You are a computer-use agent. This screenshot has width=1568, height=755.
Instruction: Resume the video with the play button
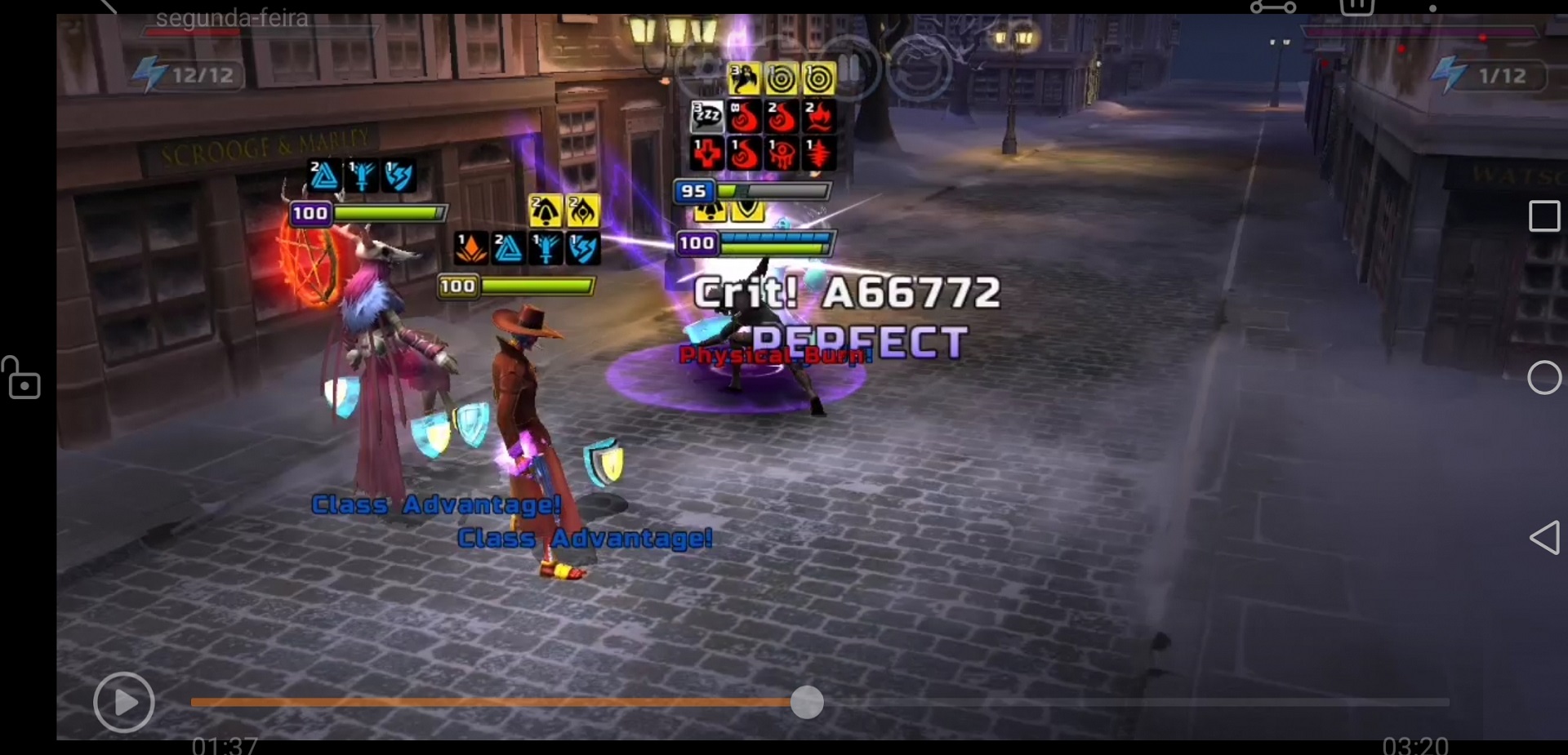(x=124, y=702)
